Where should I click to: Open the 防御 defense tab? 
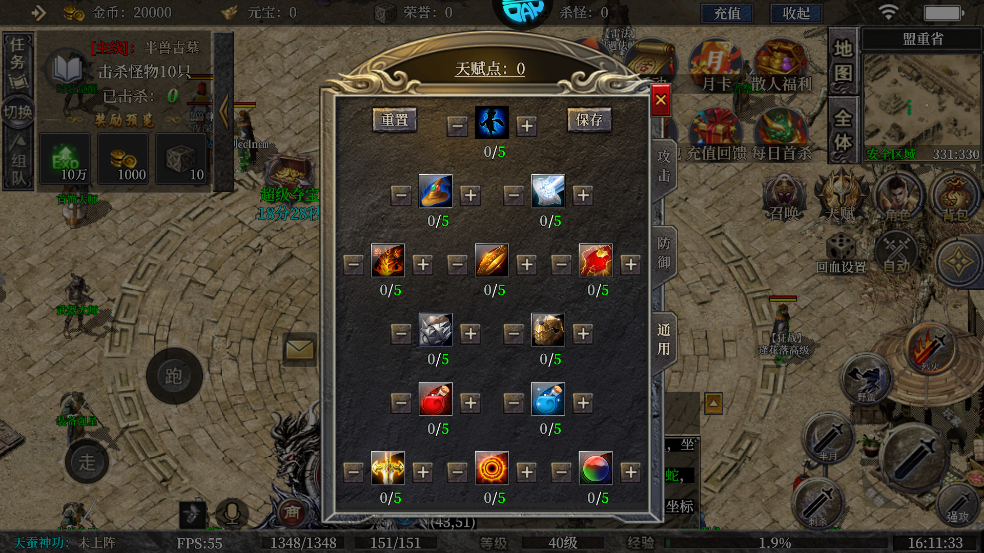point(664,254)
